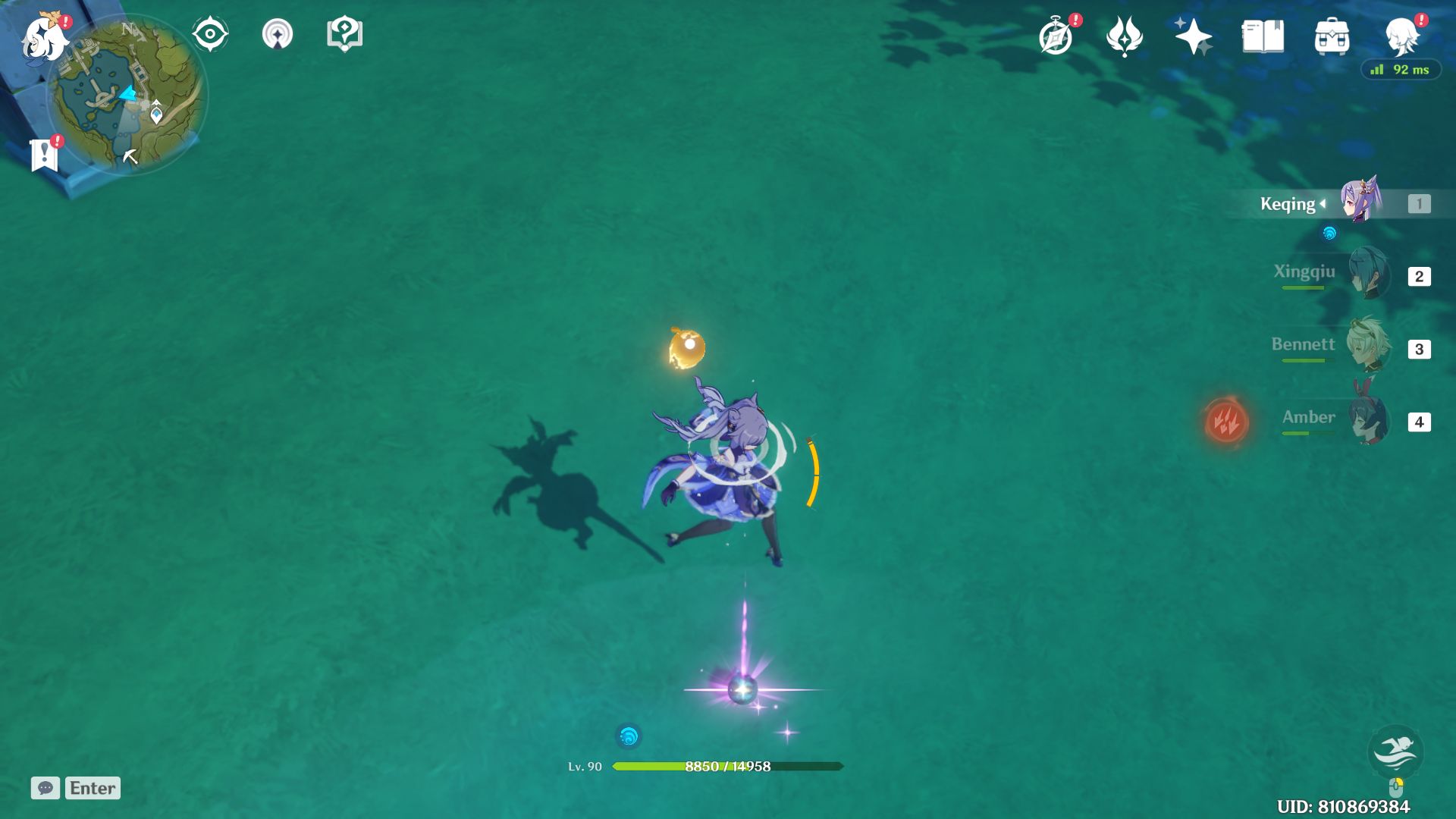This screenshot has height=819, width=1456.
Task: Open the quest log bookmark icon
Action: coord(44,155)
